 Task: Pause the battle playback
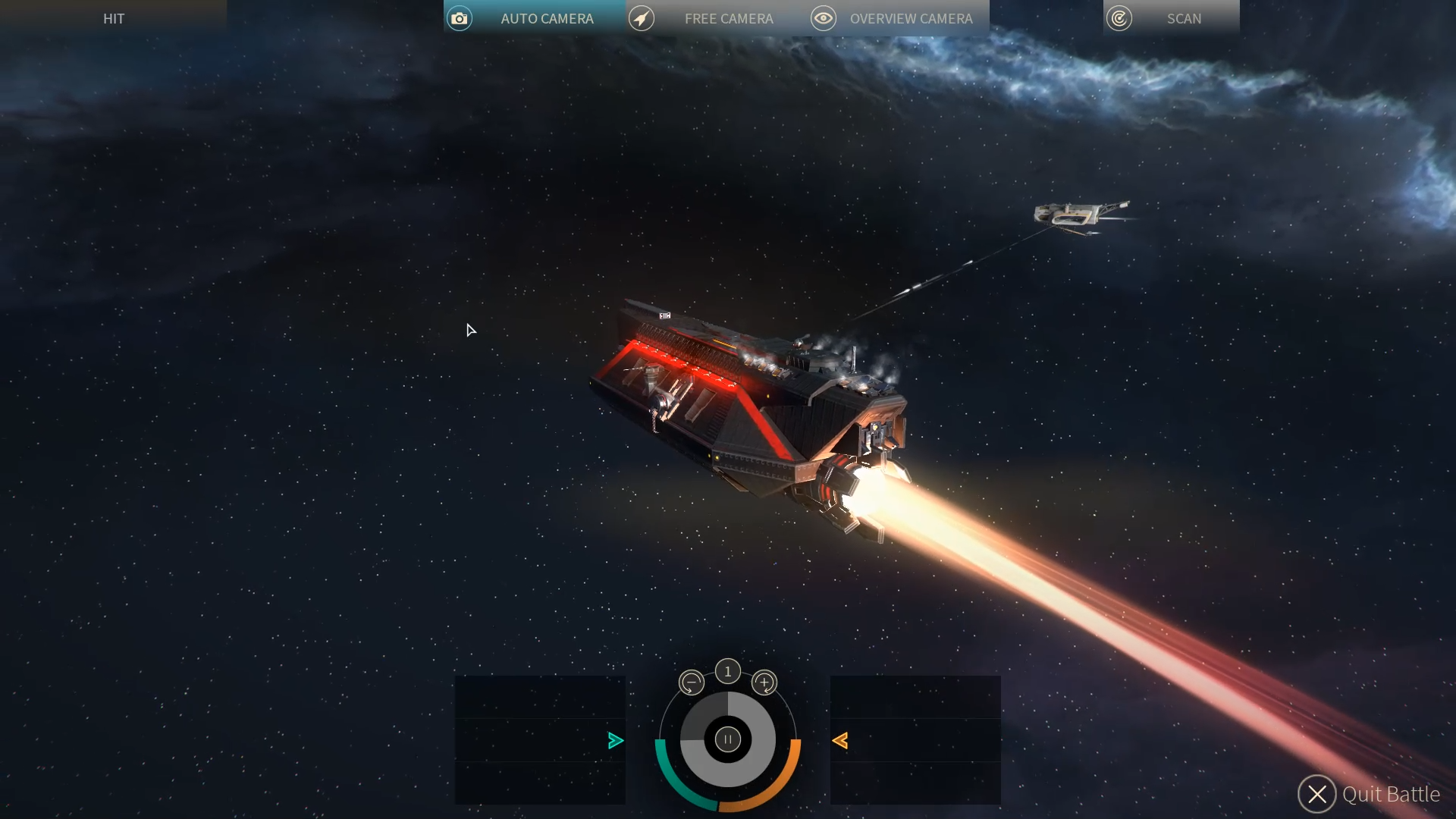click(728, 739)
